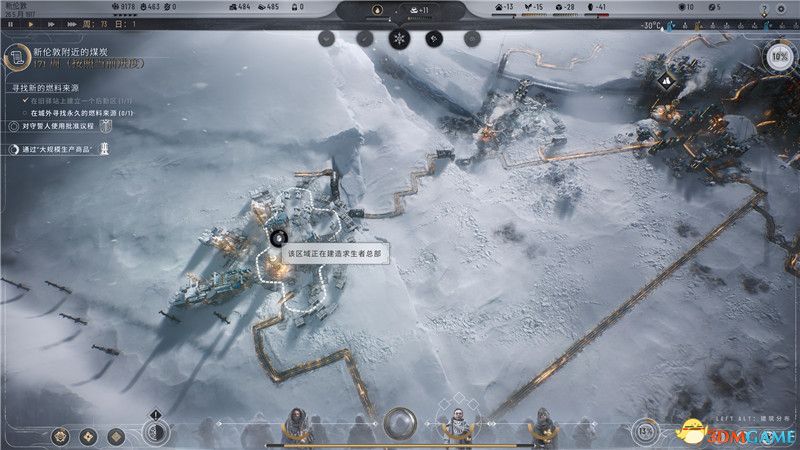800x450 pixels.
Task: Open the second round build menu button
Action: (x=89, y=436)
